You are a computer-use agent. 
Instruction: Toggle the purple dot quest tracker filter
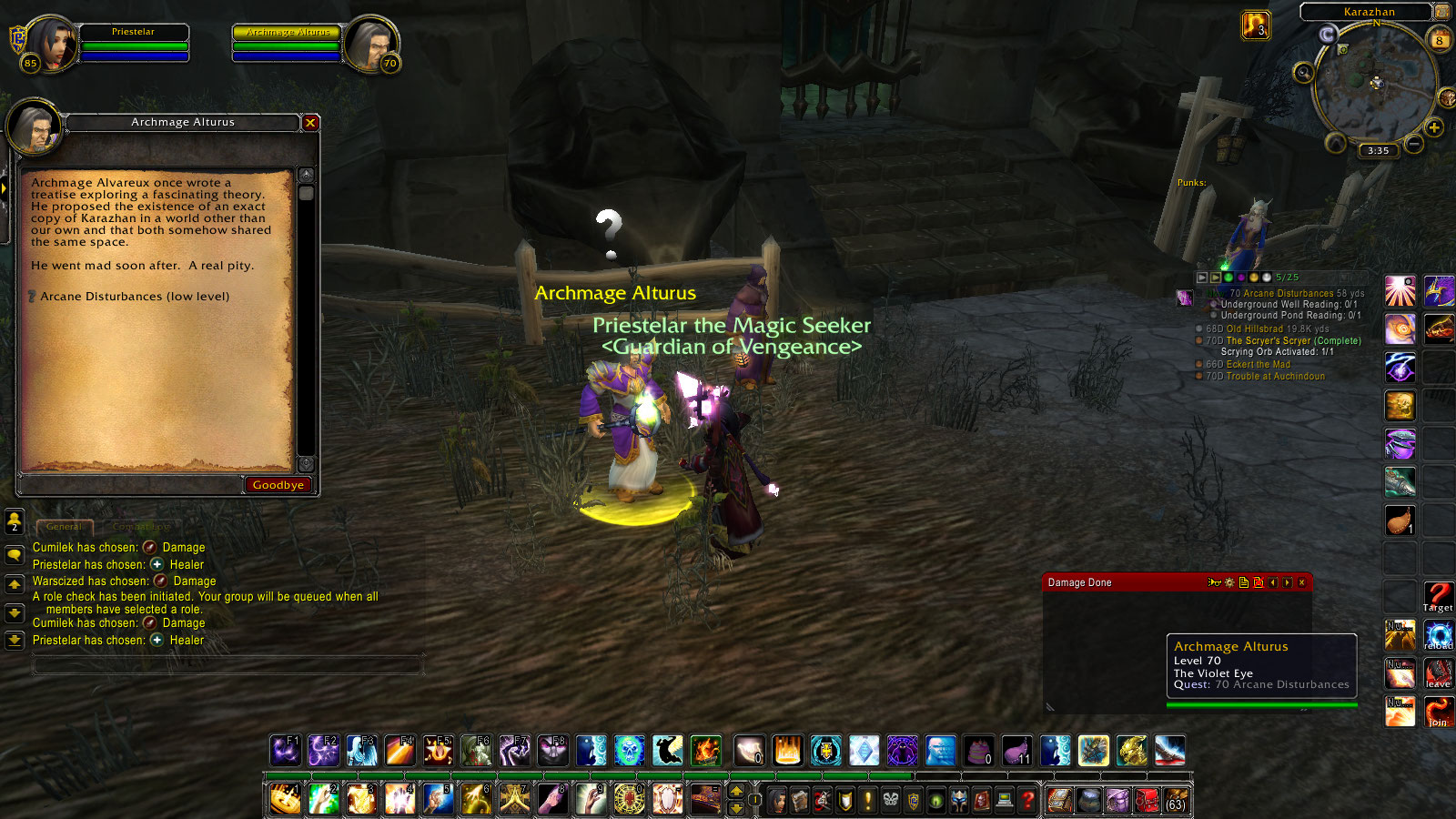1241,276
